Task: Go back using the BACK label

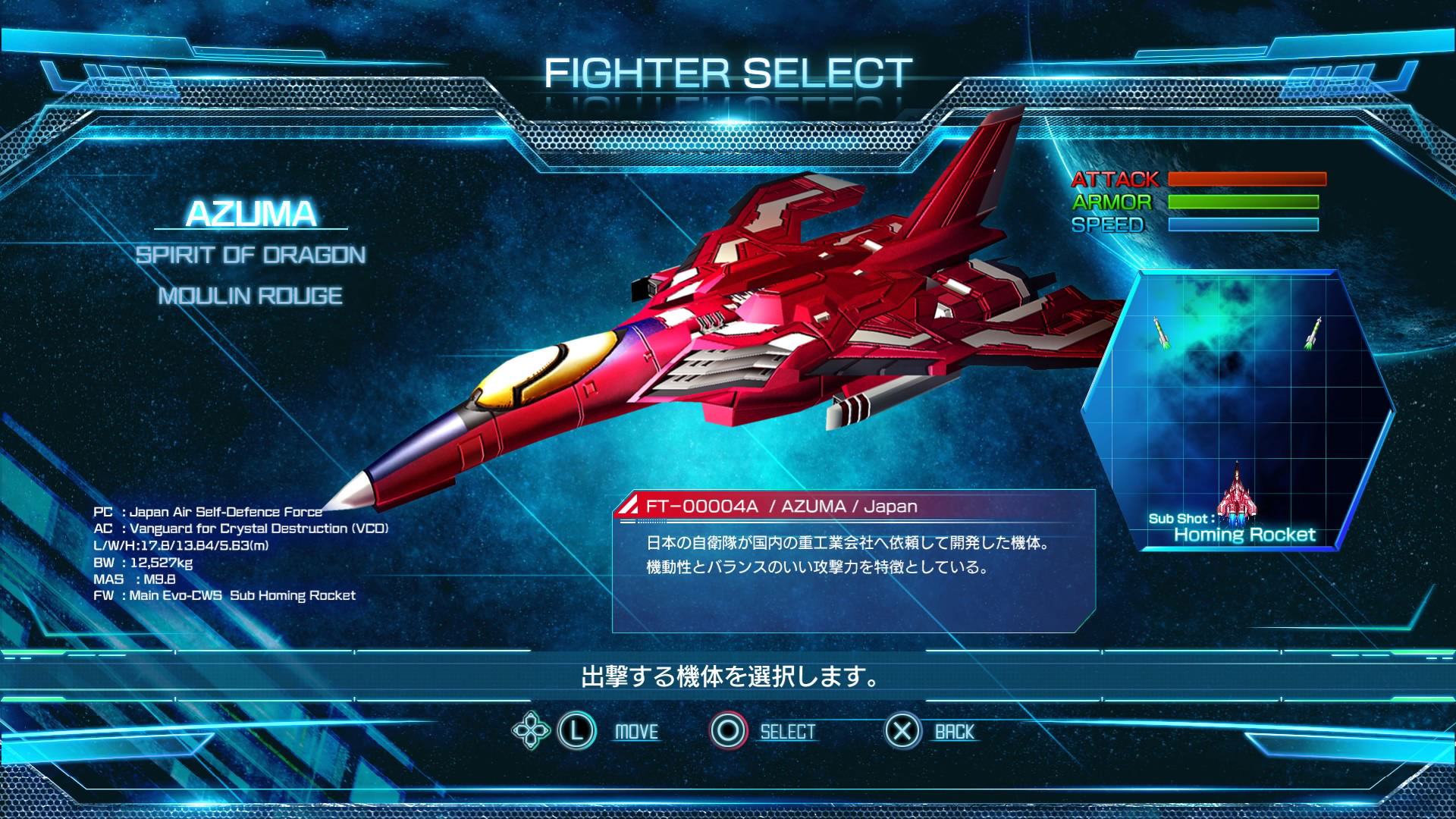Action: point(954,732)
